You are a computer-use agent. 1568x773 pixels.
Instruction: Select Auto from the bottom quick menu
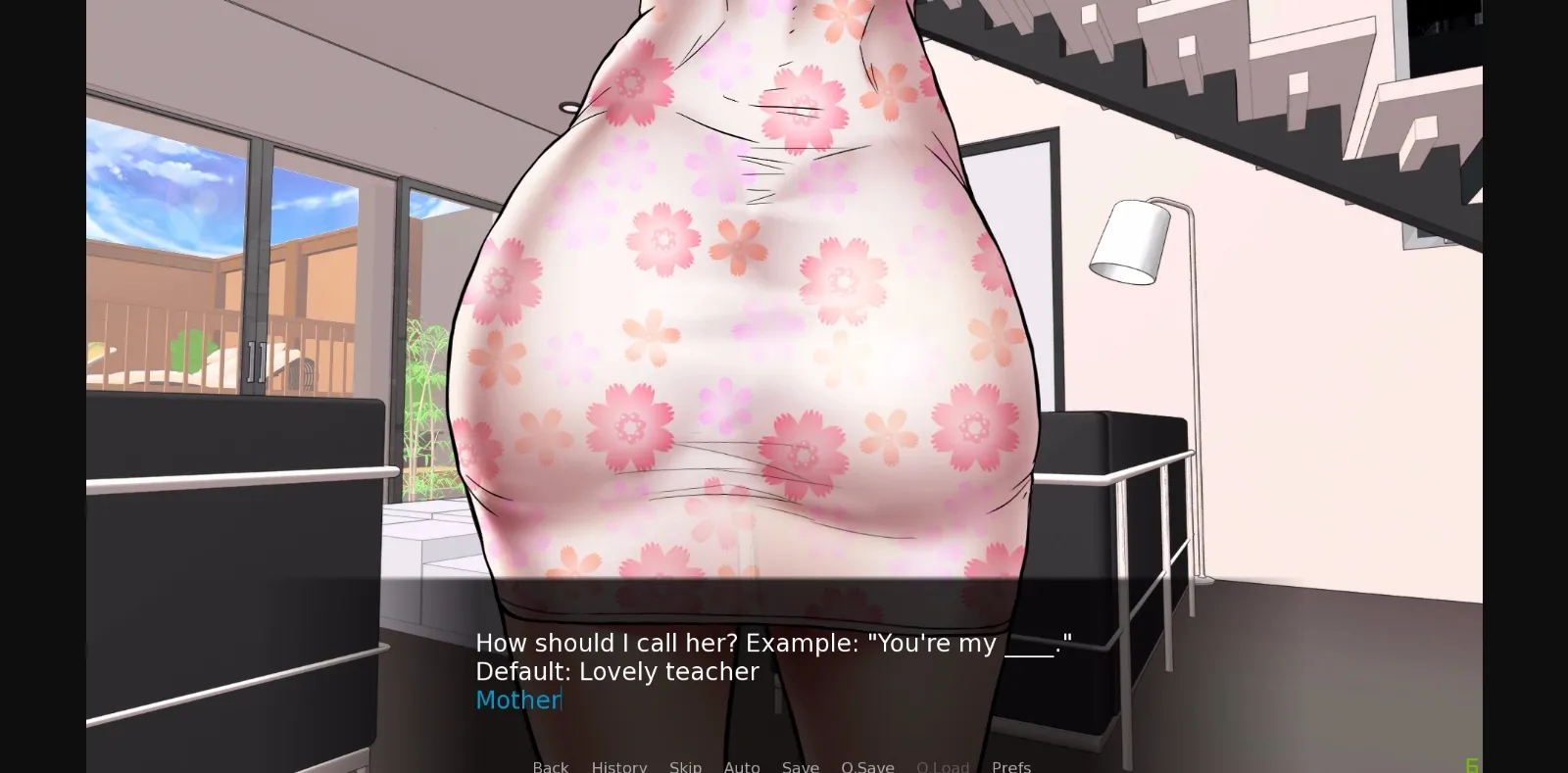[x=742, y=767]
